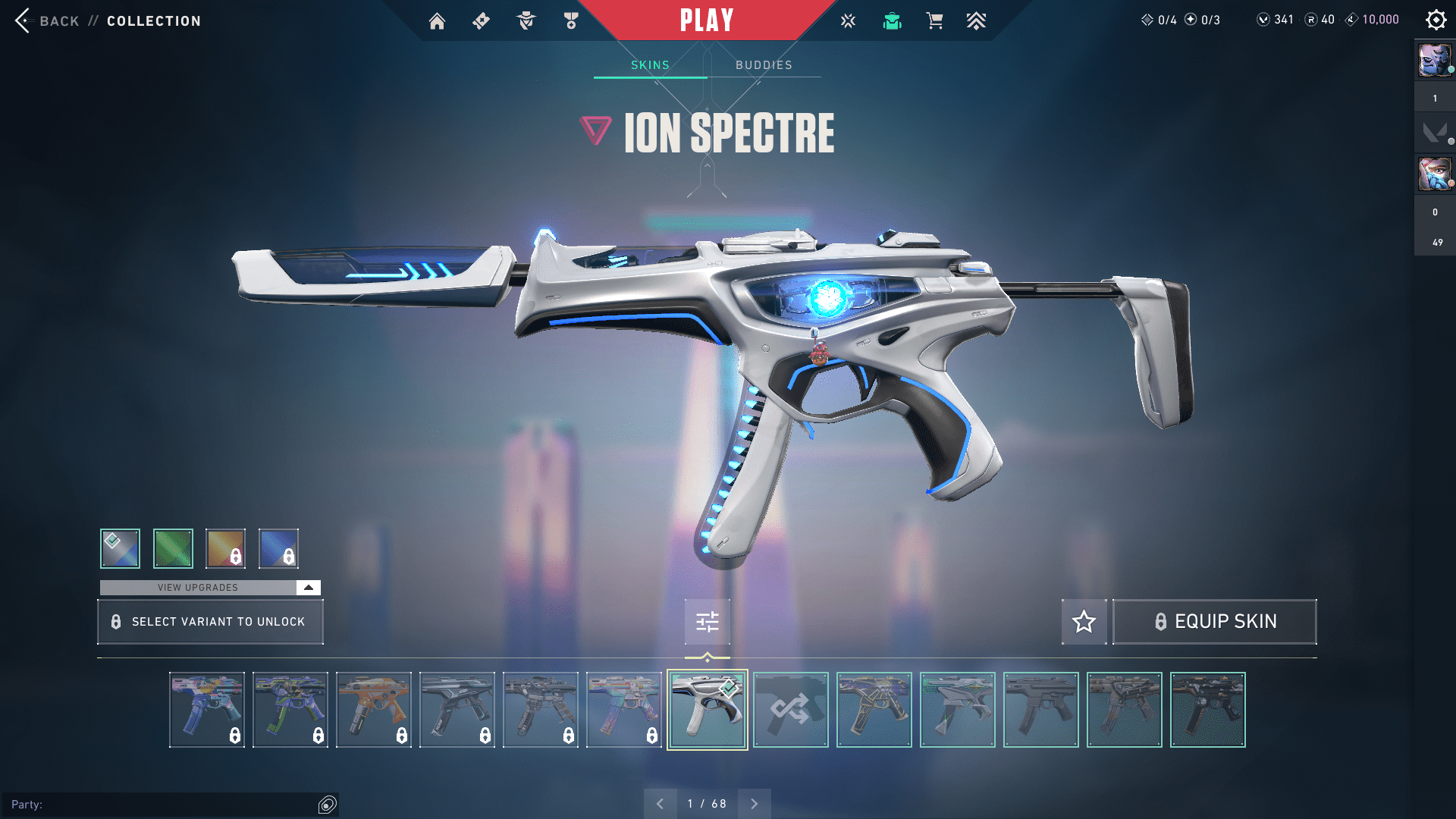Favorite this skin with the star

tap(1084, 622)
